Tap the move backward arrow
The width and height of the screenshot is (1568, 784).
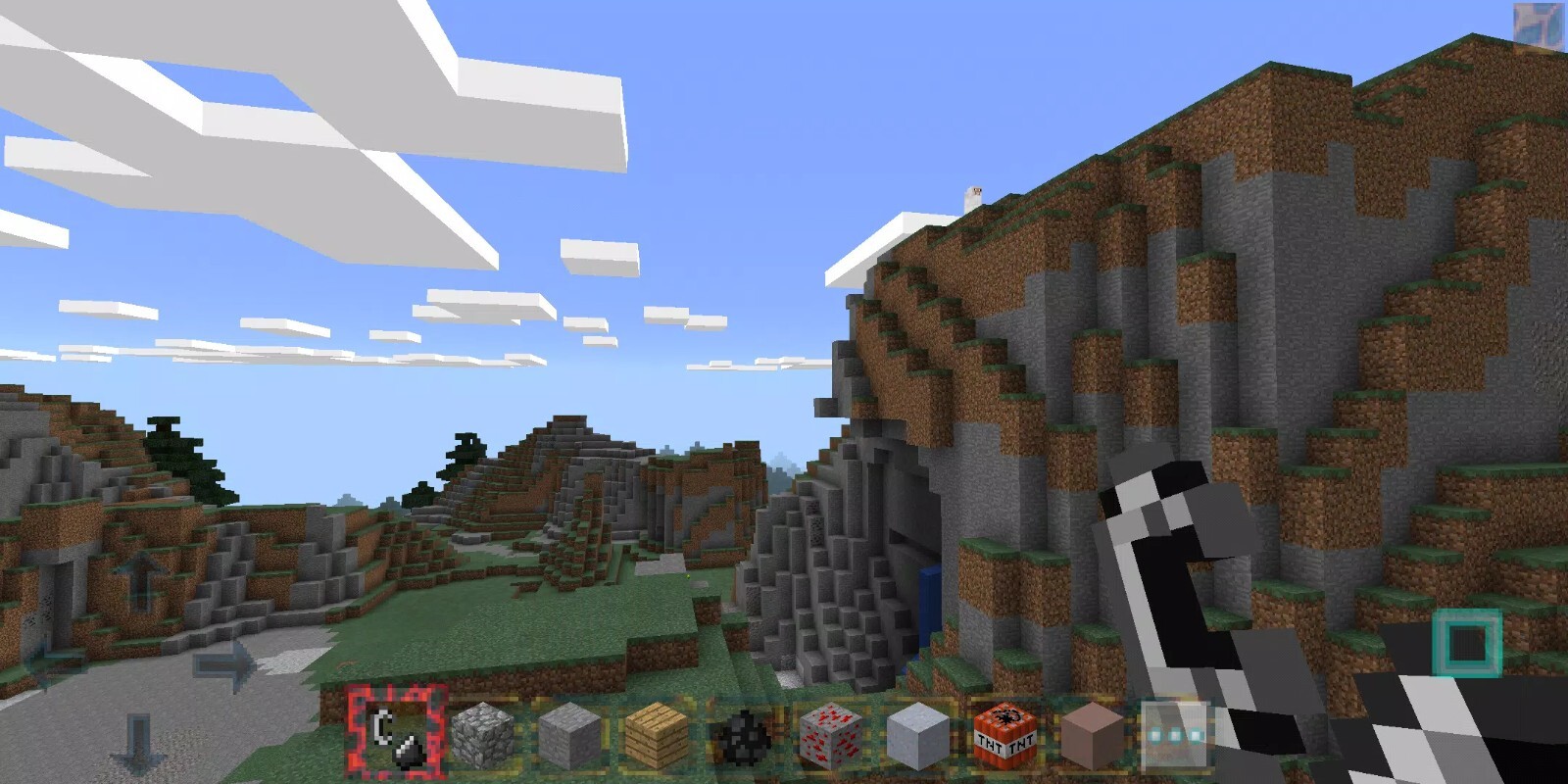pos(138,745)
